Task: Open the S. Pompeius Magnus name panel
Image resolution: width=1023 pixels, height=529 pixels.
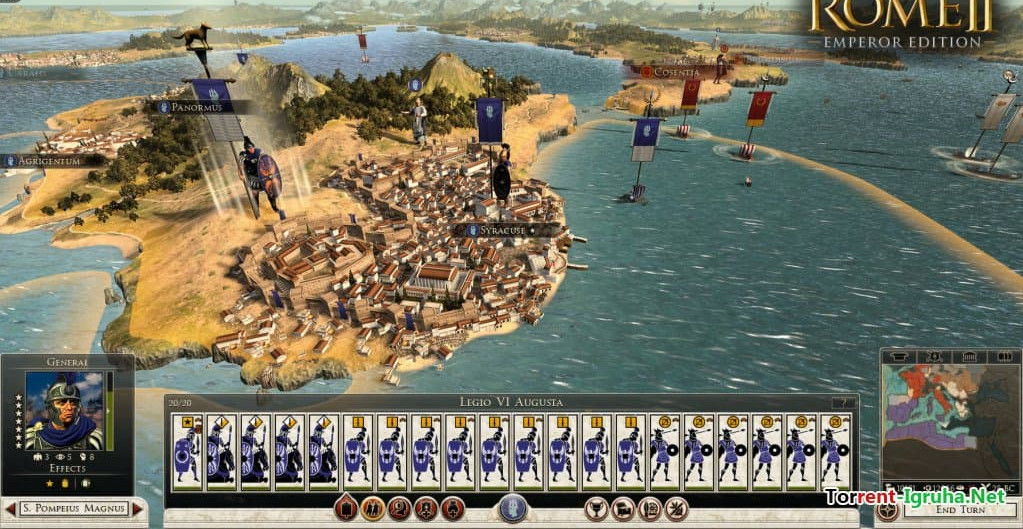Action: click(73, 509)
